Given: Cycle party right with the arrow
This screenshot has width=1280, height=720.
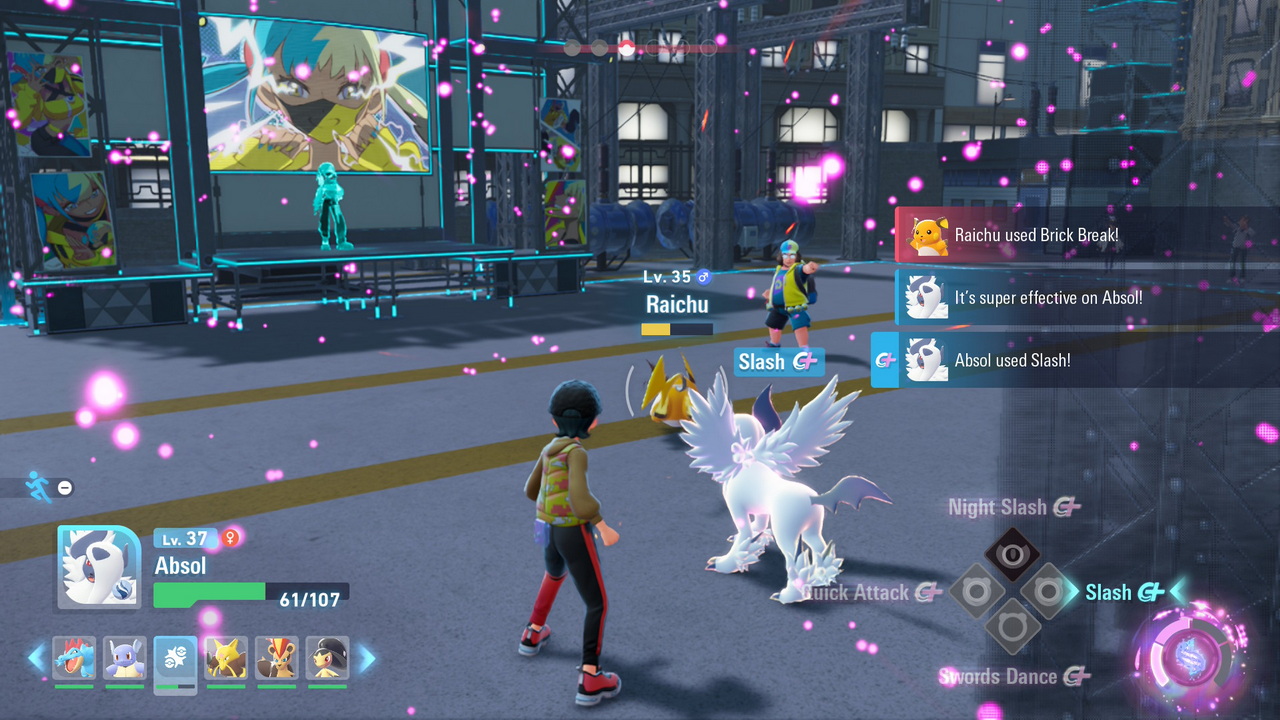Looking at the screenshot, I should 366,658.
